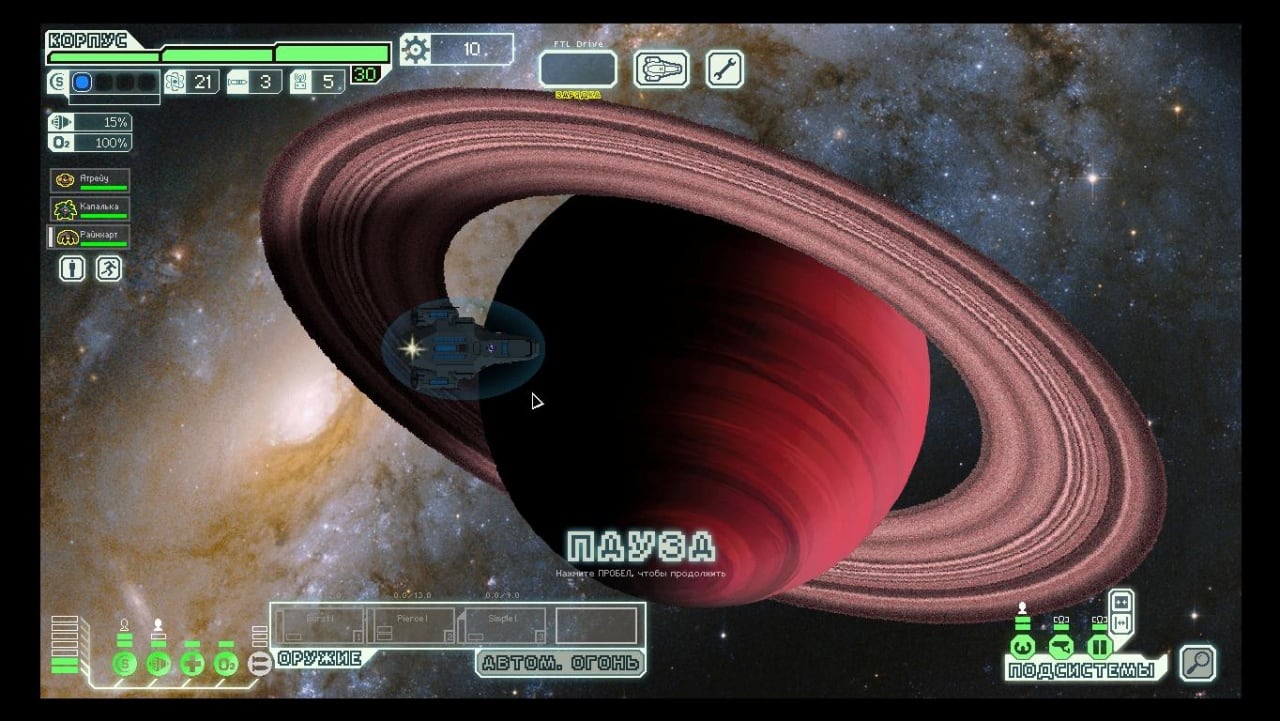Click the shields system icon
This screenshot has height=721, width=1280.
click(x=125, y=664)
